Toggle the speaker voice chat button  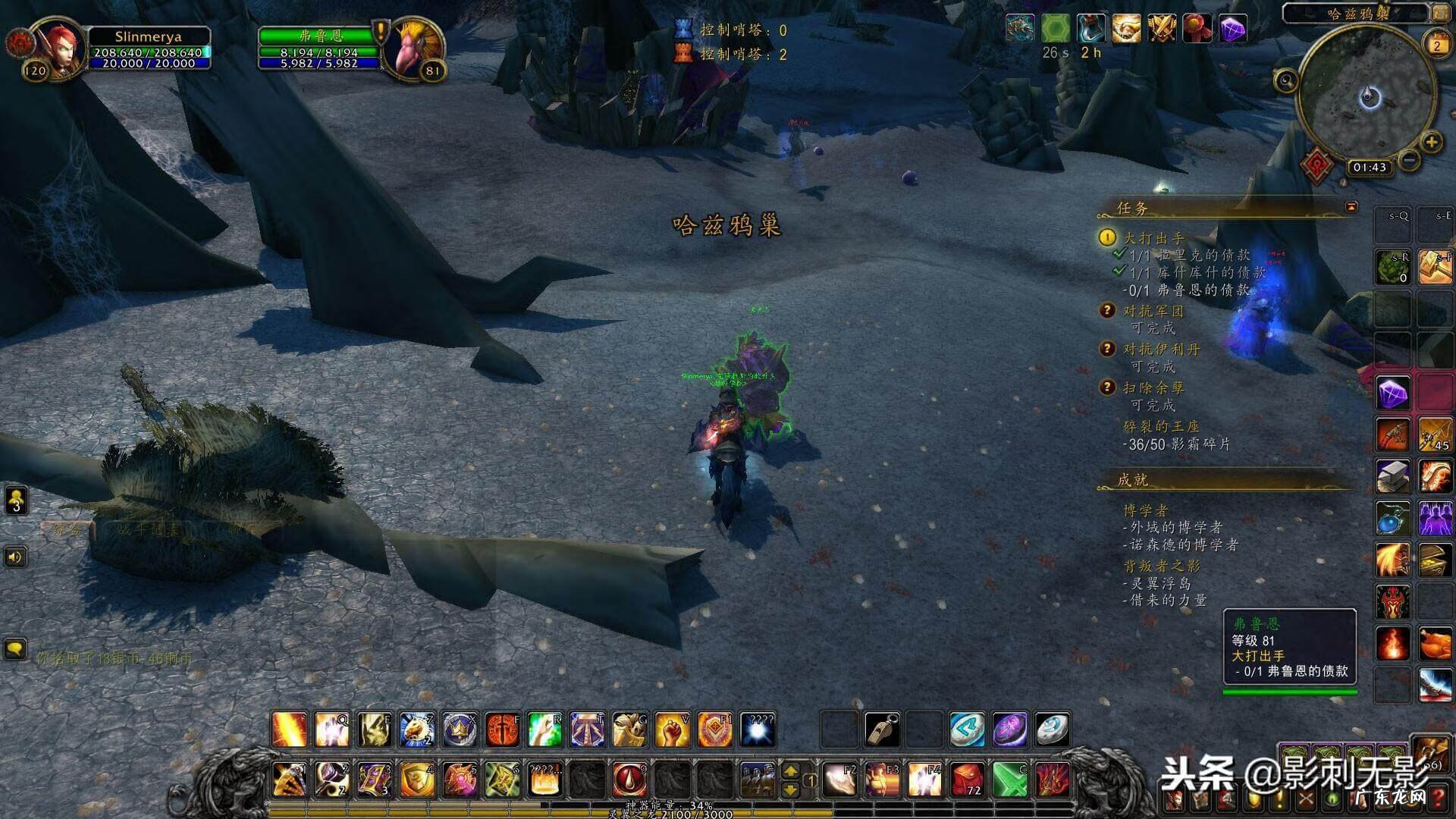click(15, 557)
